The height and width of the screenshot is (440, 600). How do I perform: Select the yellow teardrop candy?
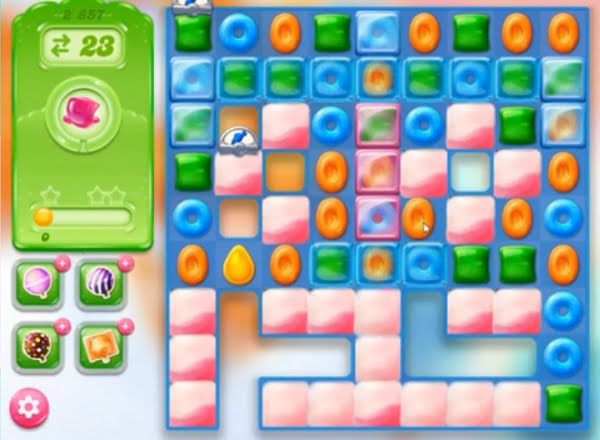click(238, 264)
